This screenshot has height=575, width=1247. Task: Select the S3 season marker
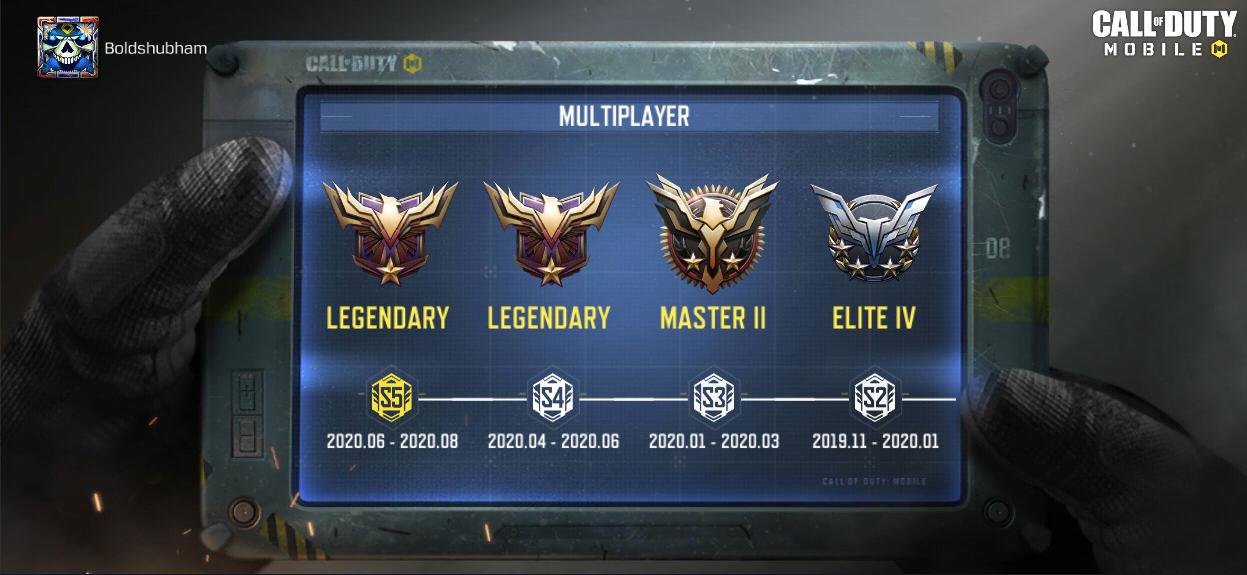(x=714, y=399)
